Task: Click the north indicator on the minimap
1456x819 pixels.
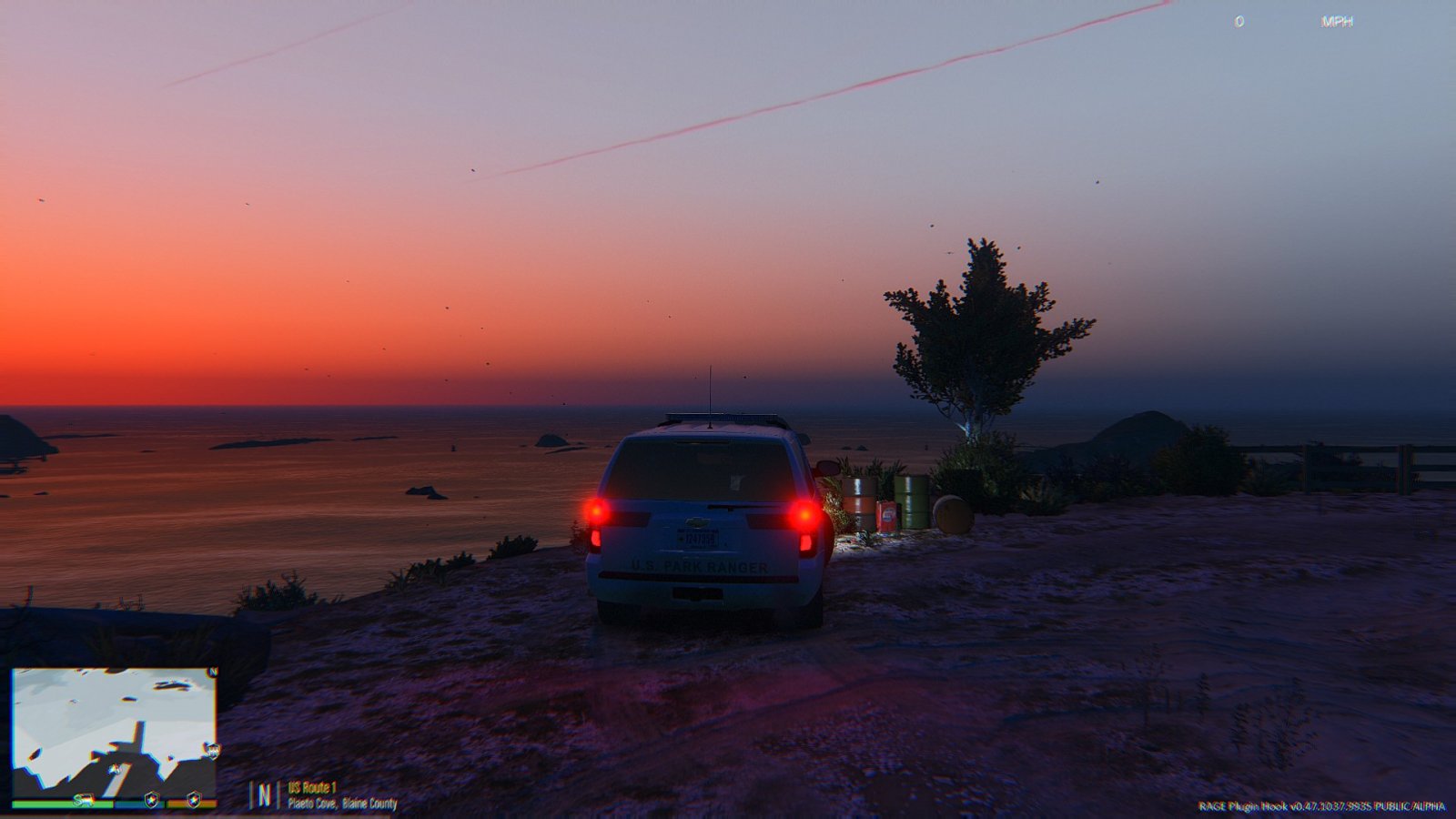Action: (x=213, y=672)
